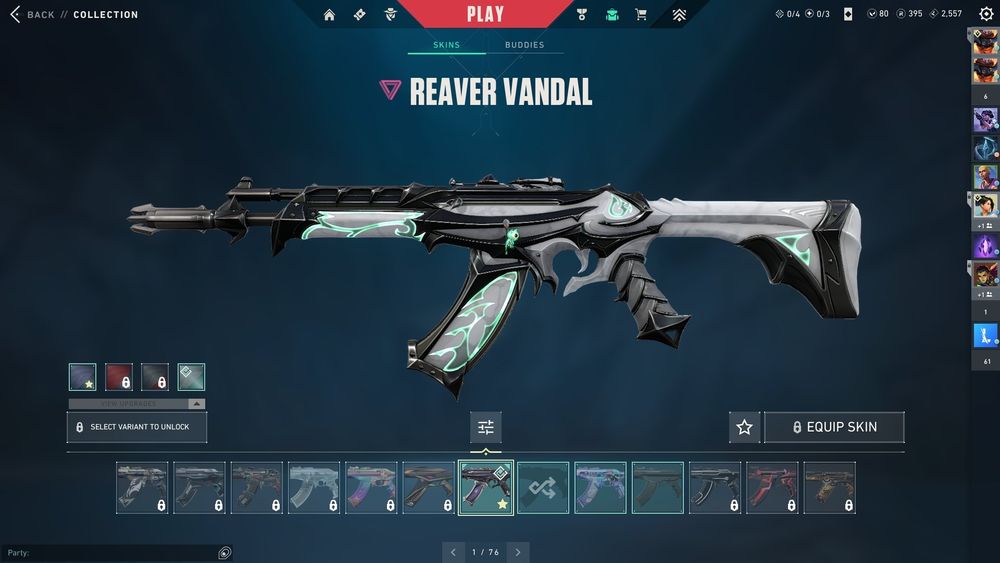Choose the random shuffle skin tile
Viewport: 1000px width, 563px height.
pyautogui.click(x=543, y=488)
